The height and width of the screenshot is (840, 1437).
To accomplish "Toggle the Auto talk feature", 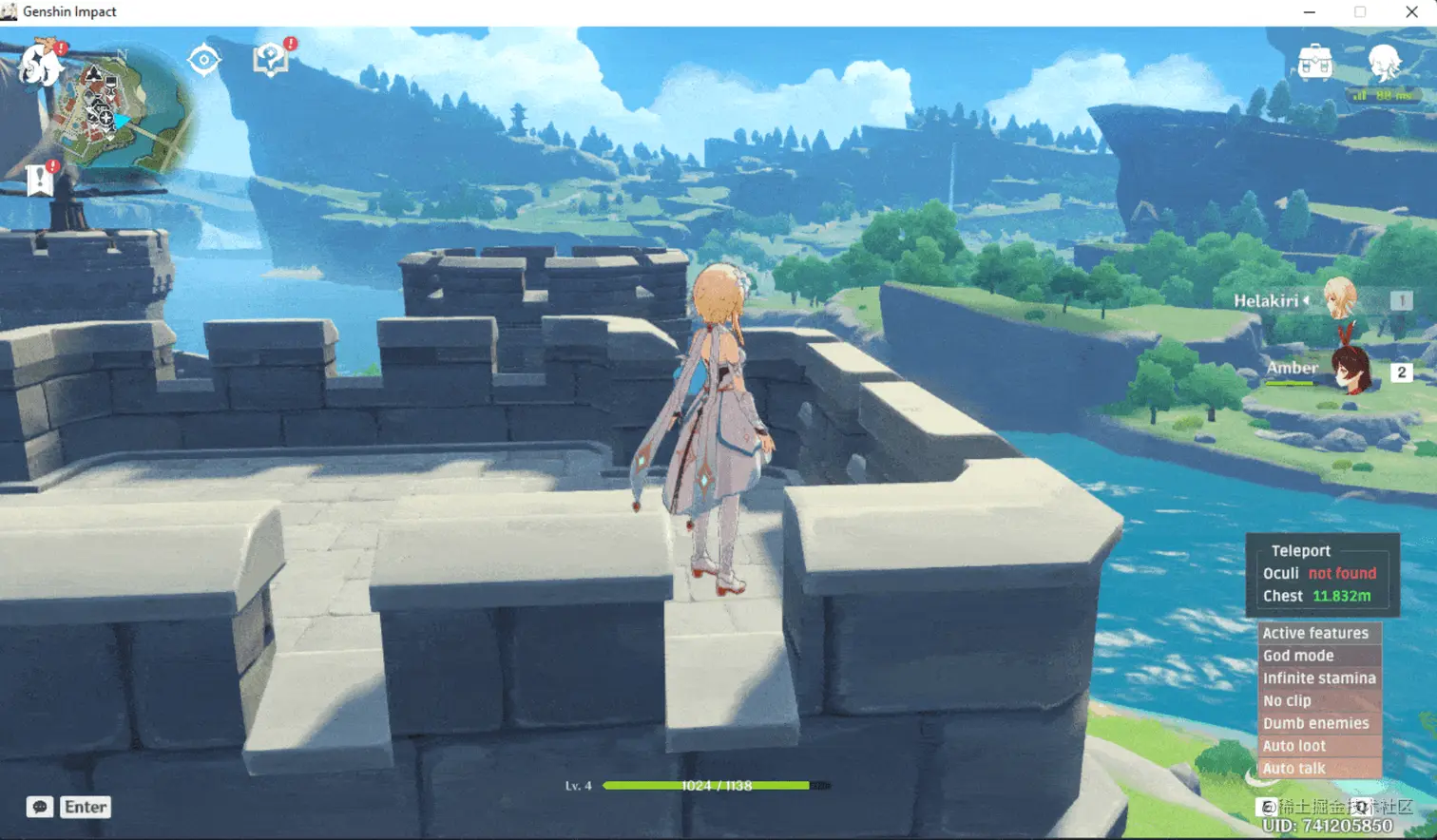I will pyautogui.click(x=1293, y=768).
